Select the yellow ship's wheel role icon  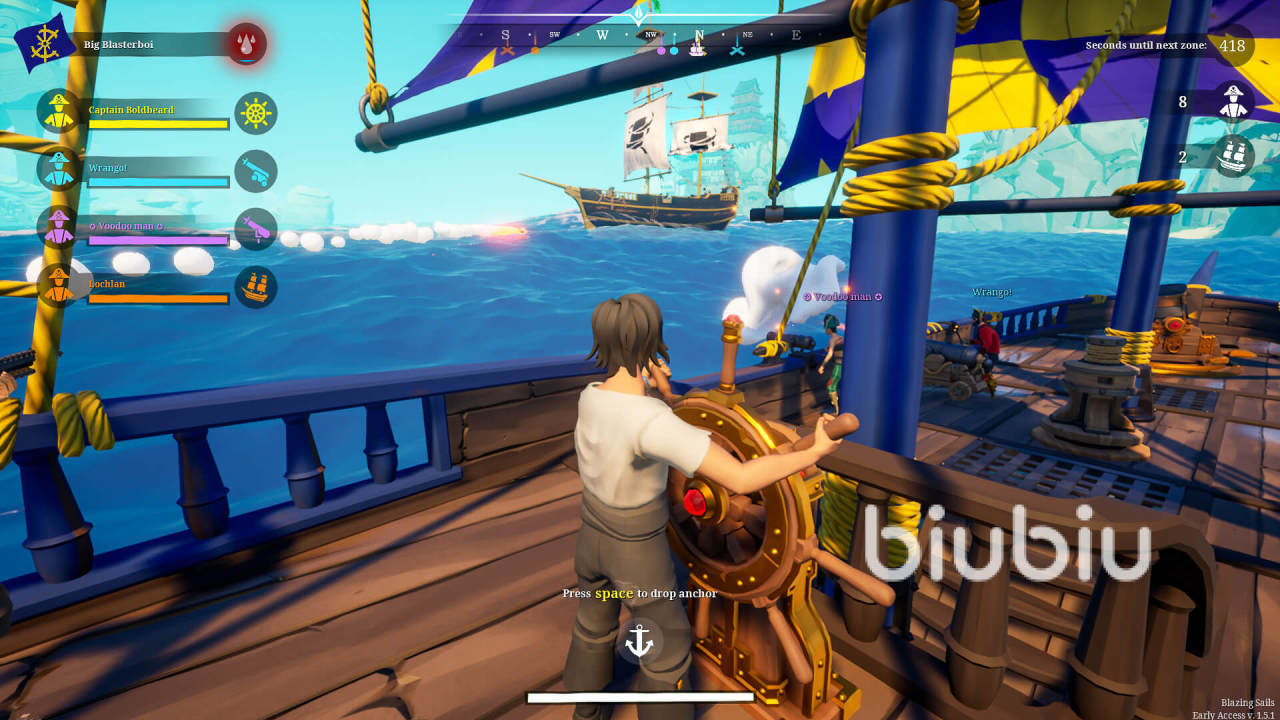pyautogui.click(x=256, y=114)
